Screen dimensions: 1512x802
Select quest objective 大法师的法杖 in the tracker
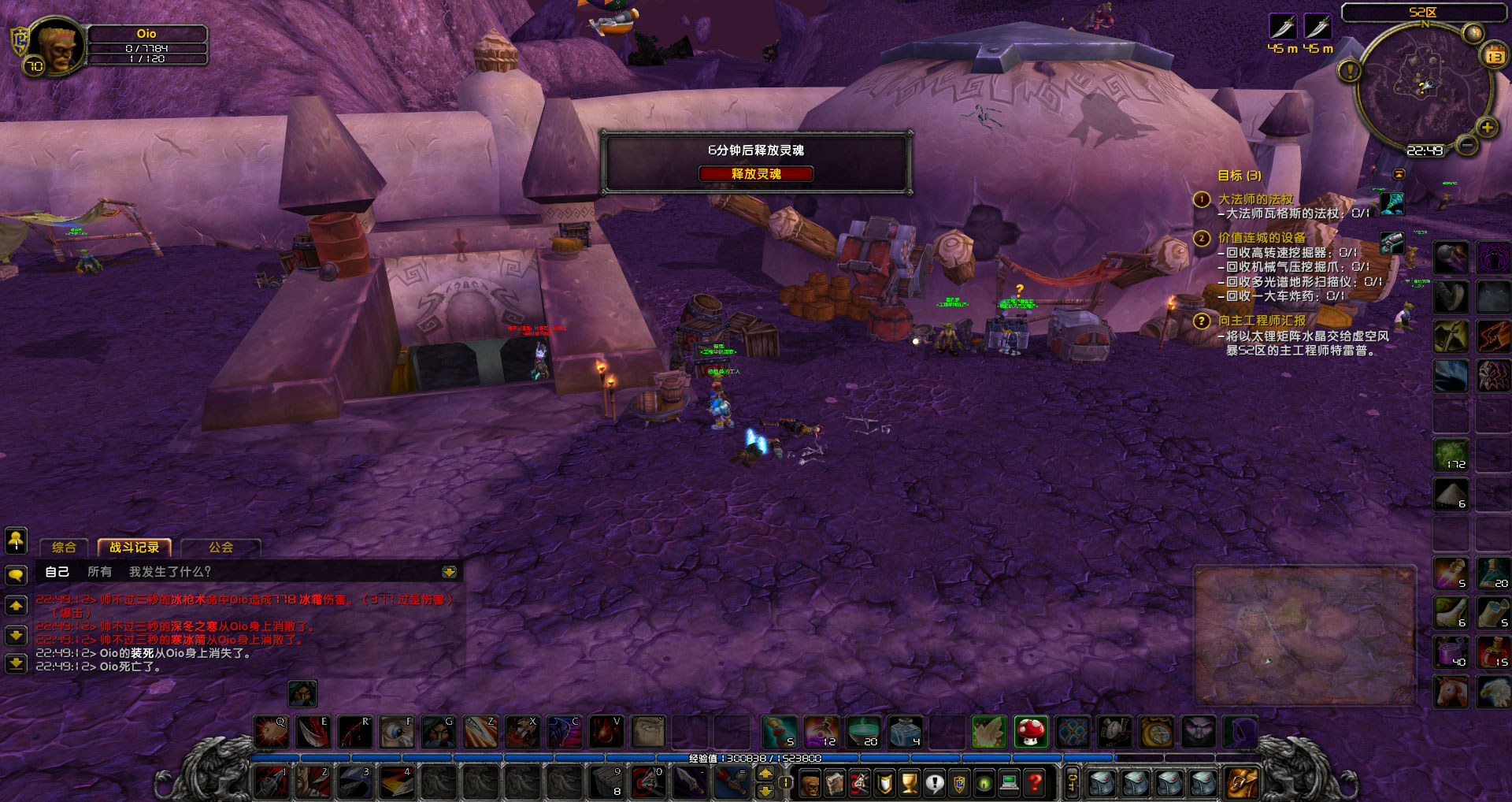[1255, 199]
